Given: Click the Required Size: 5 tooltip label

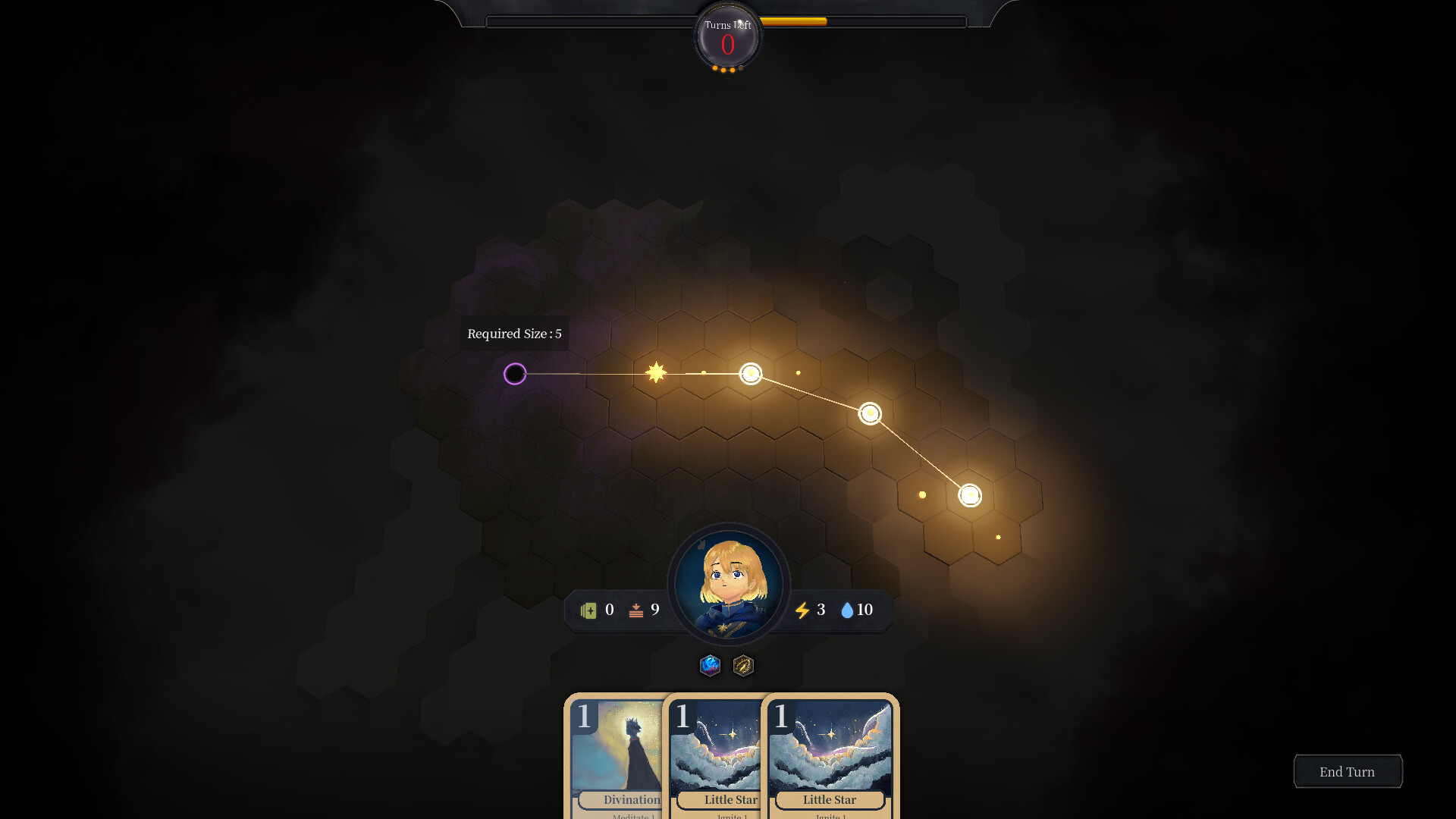Looking at the screenshot, I should 513,334.
